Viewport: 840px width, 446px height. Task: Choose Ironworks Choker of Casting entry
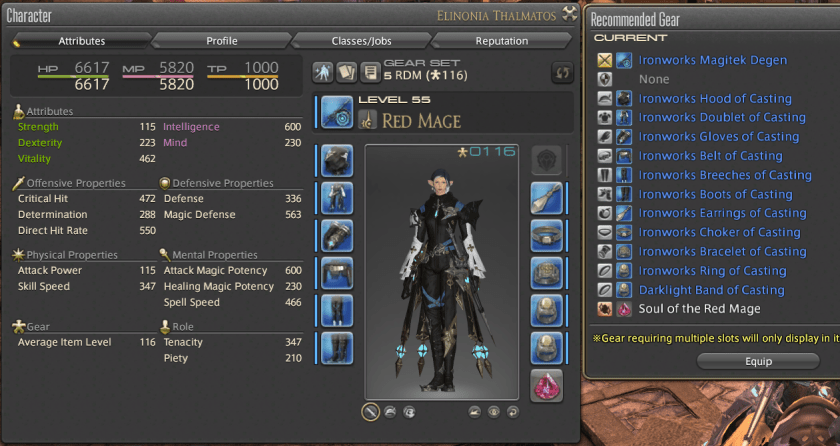719,232
